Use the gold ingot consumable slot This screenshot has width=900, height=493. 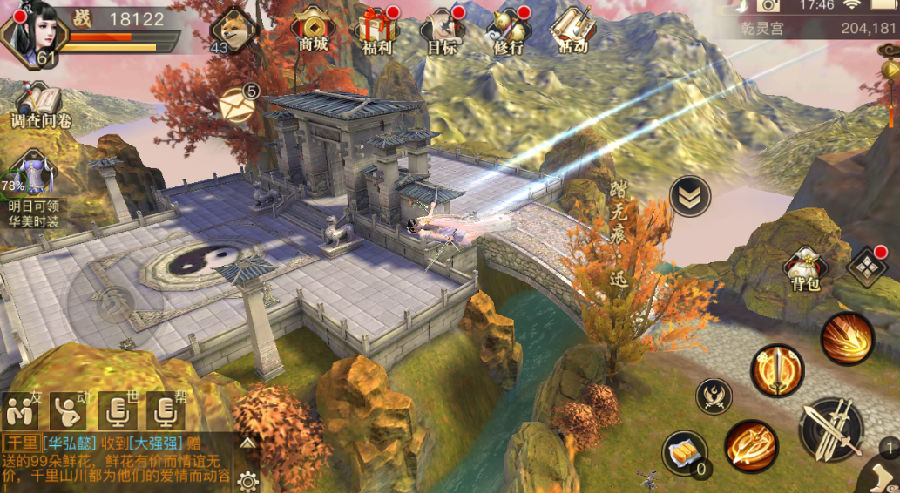tap(684, 454)
